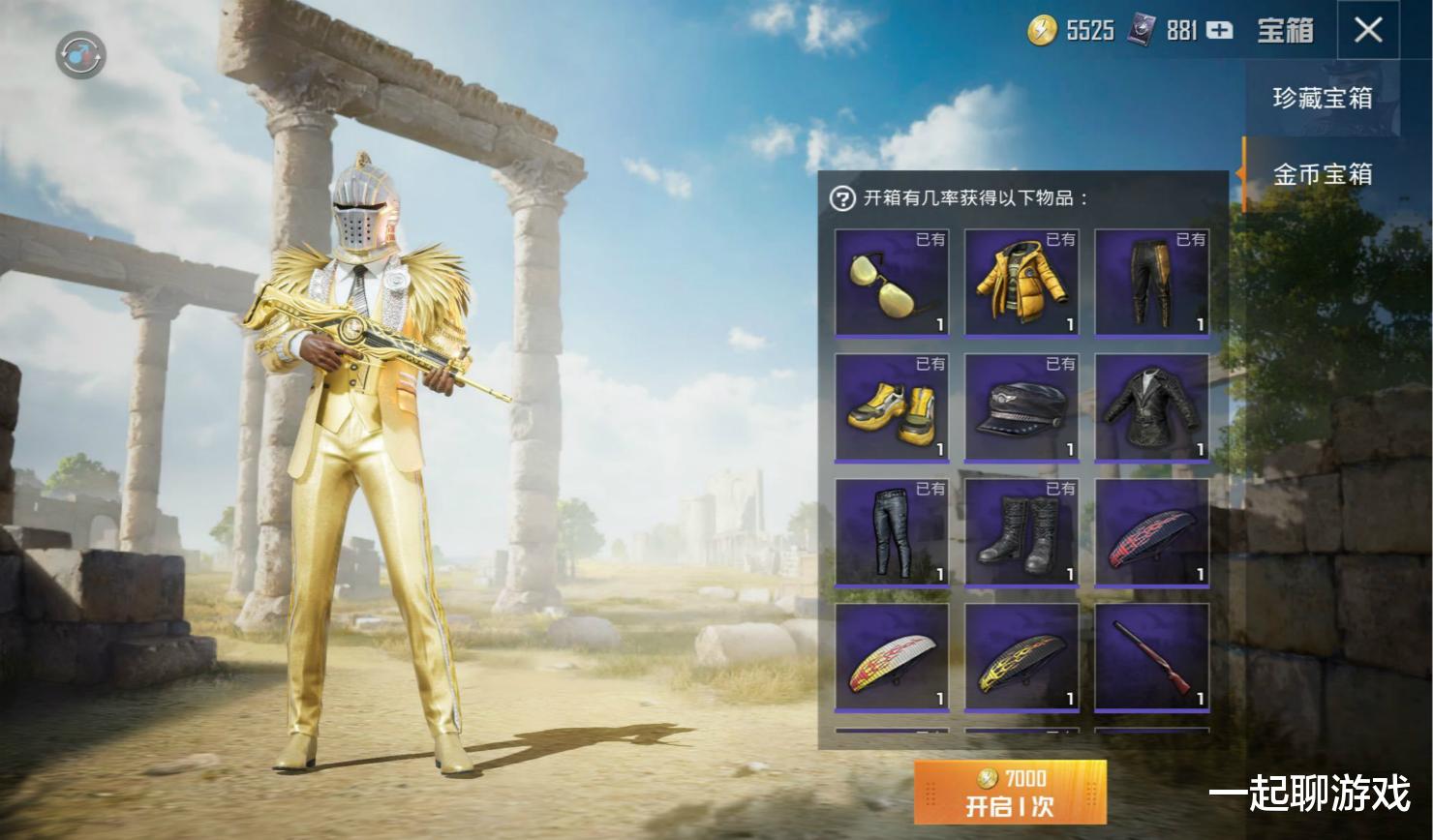Open the drop-rate help question mark icon
The height and width of the screenshot is (840, 1433).
click(843, 200)
